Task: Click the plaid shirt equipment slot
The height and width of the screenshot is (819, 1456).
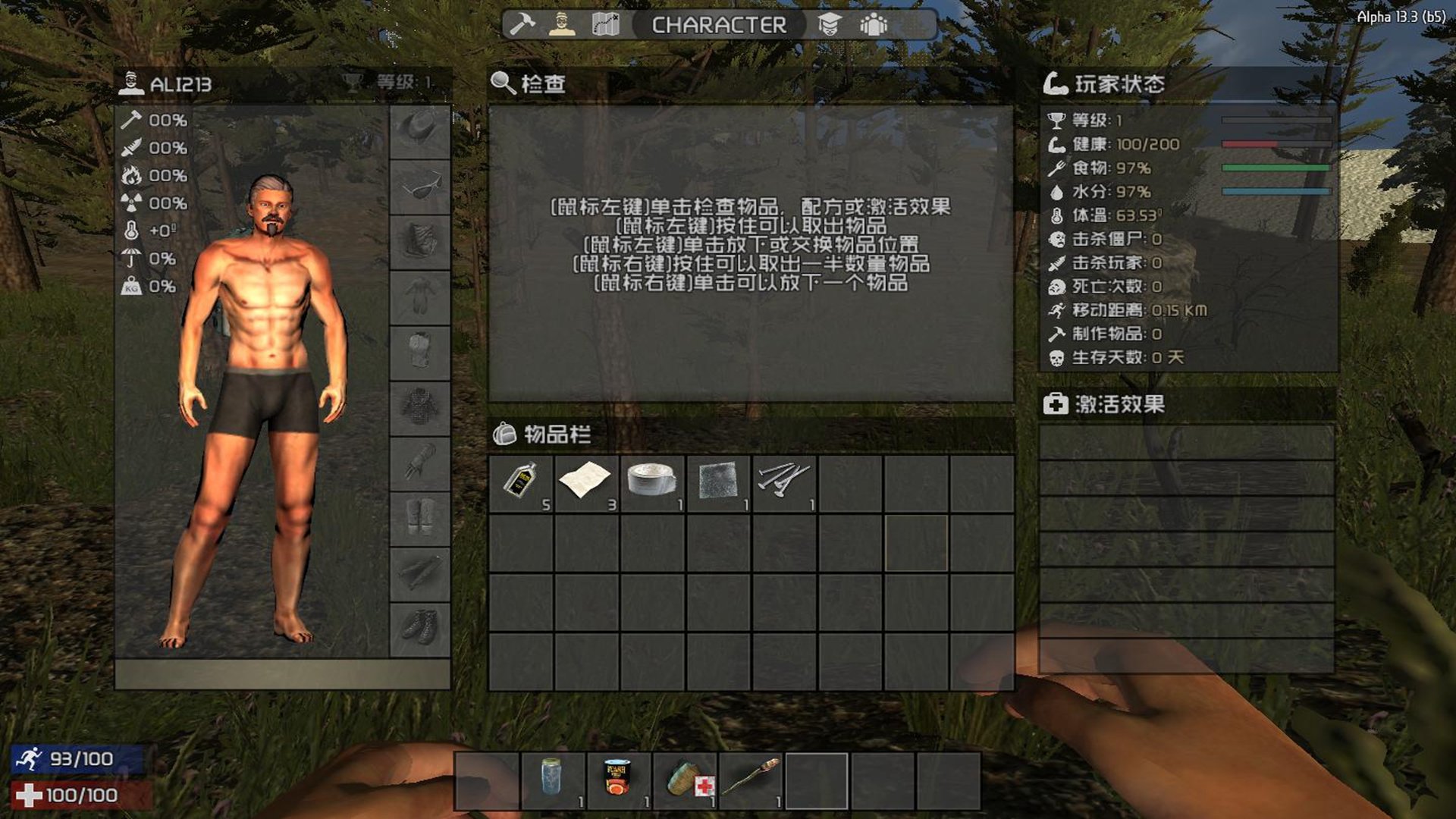Action: click(420, 407)
